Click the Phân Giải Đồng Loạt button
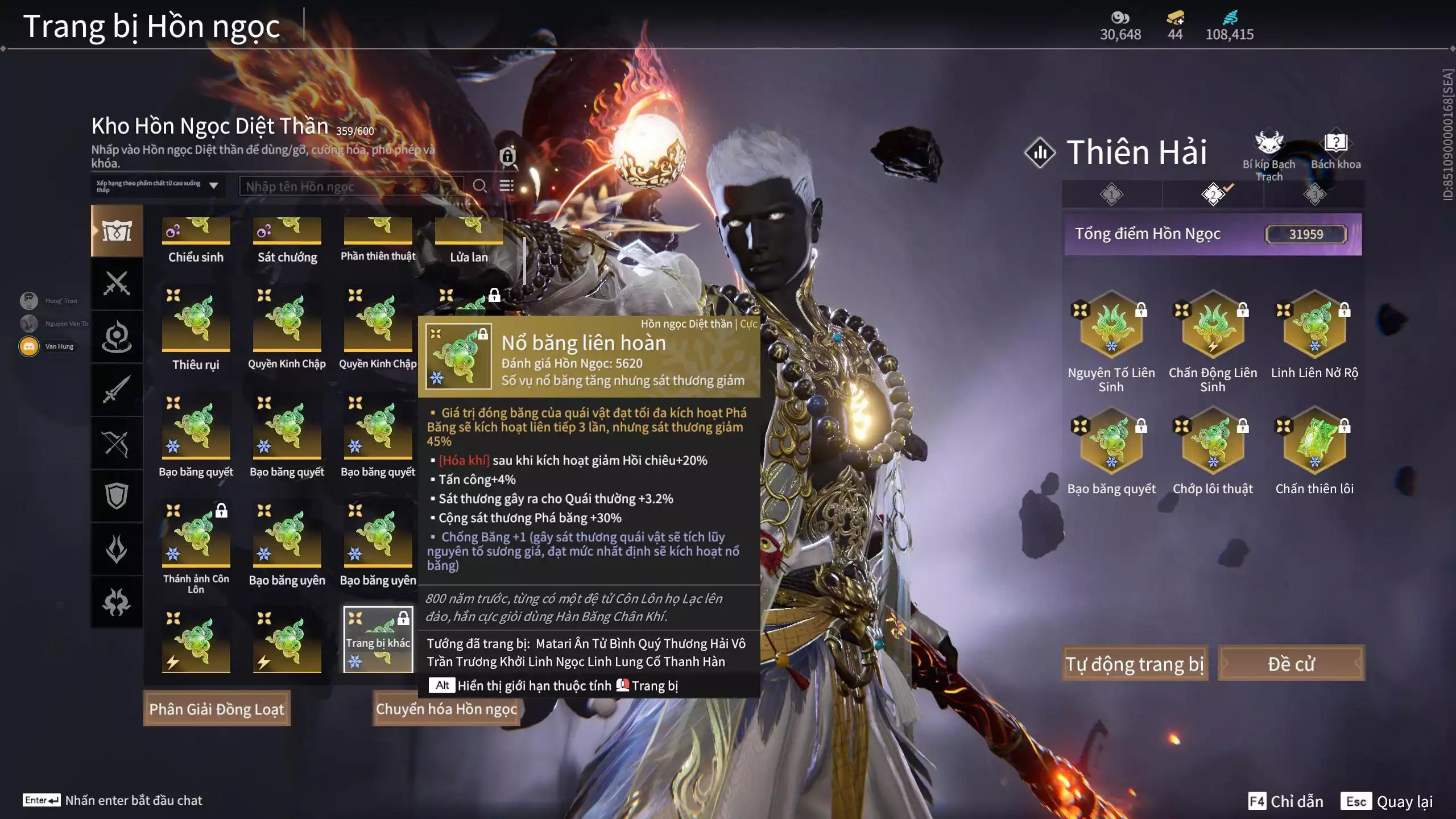 [217, 709]
